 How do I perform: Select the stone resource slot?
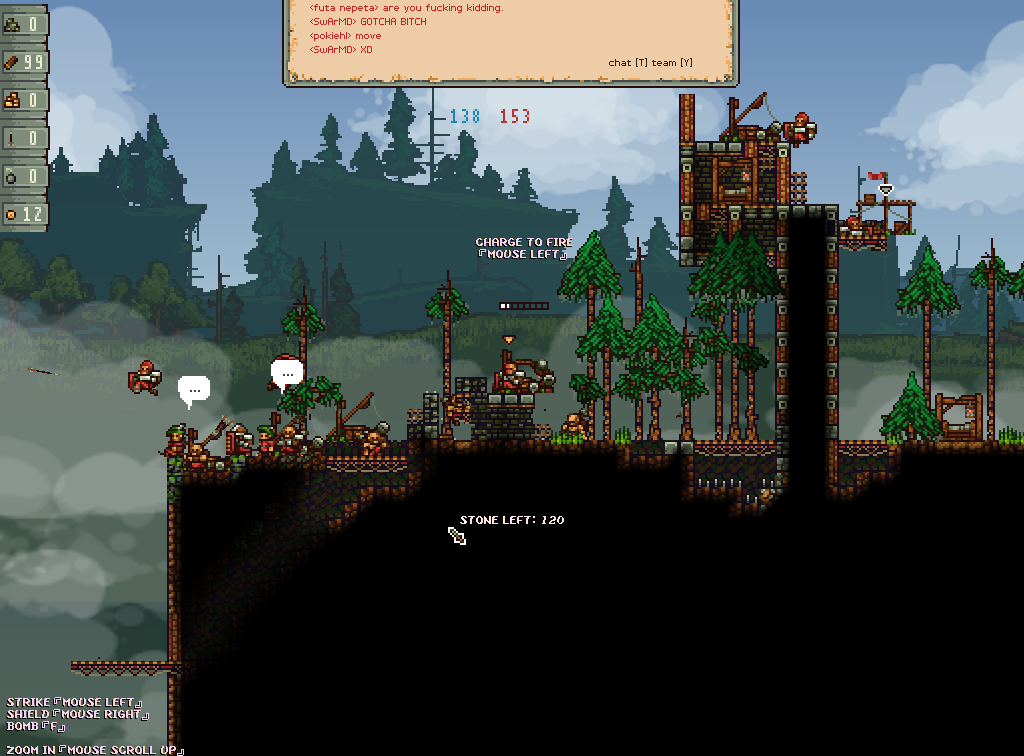pos(24,25)
